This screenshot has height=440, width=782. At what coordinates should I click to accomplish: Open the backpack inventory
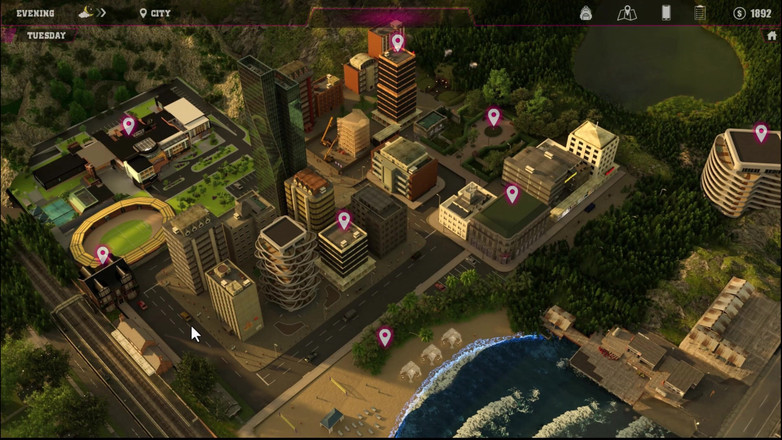tap(586, 13)
